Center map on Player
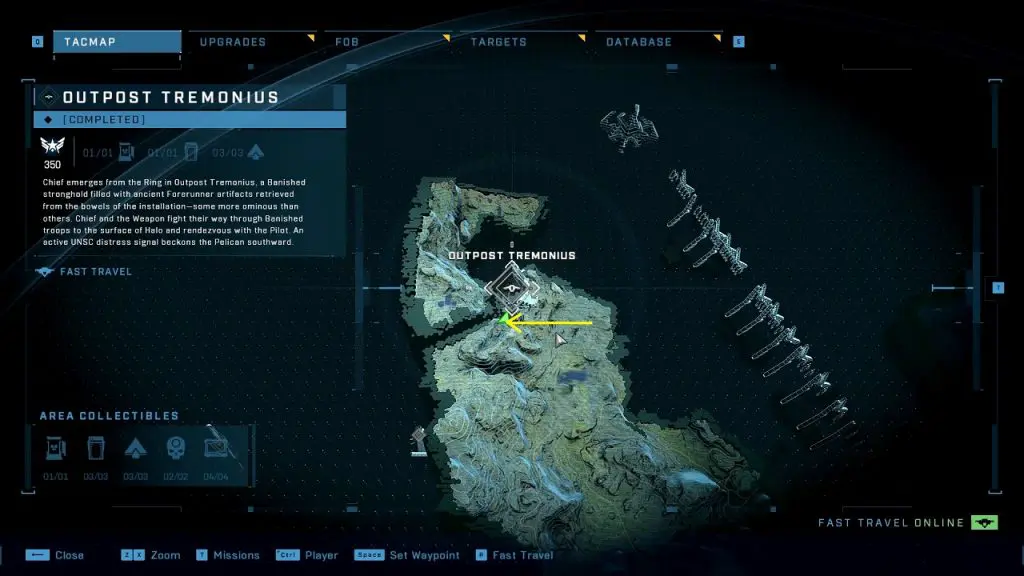 pyautogui.click(x=319, y=555)
